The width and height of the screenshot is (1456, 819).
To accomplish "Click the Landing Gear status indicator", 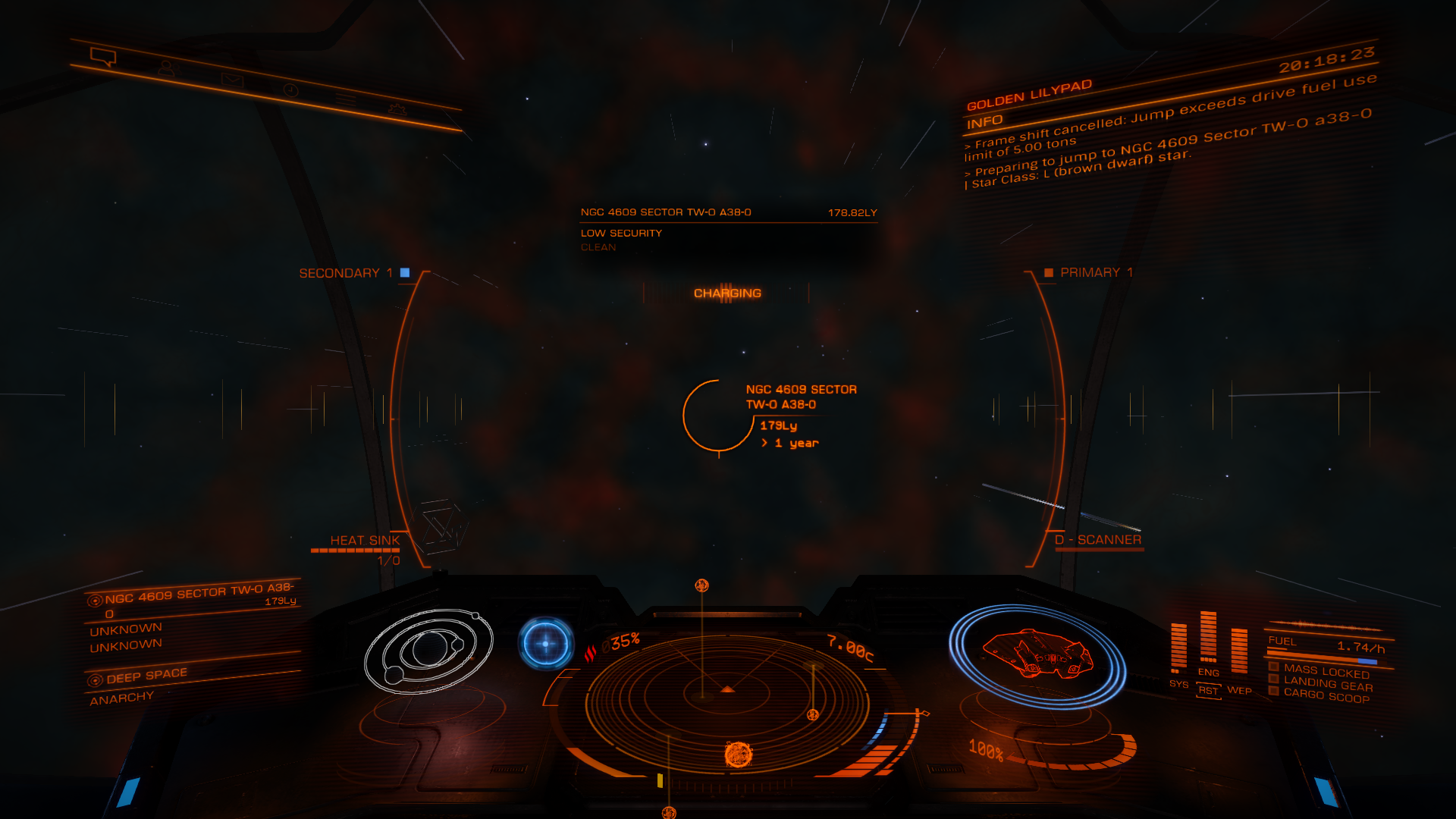I will pos(1327,684).
